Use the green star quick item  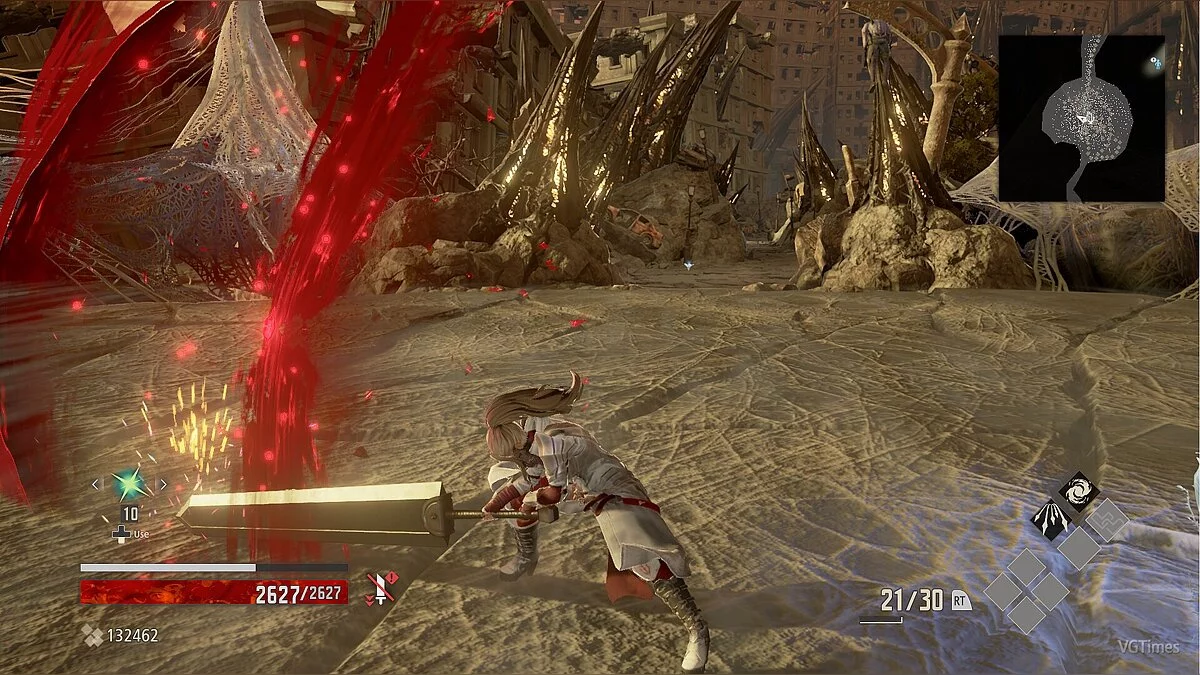129,485
